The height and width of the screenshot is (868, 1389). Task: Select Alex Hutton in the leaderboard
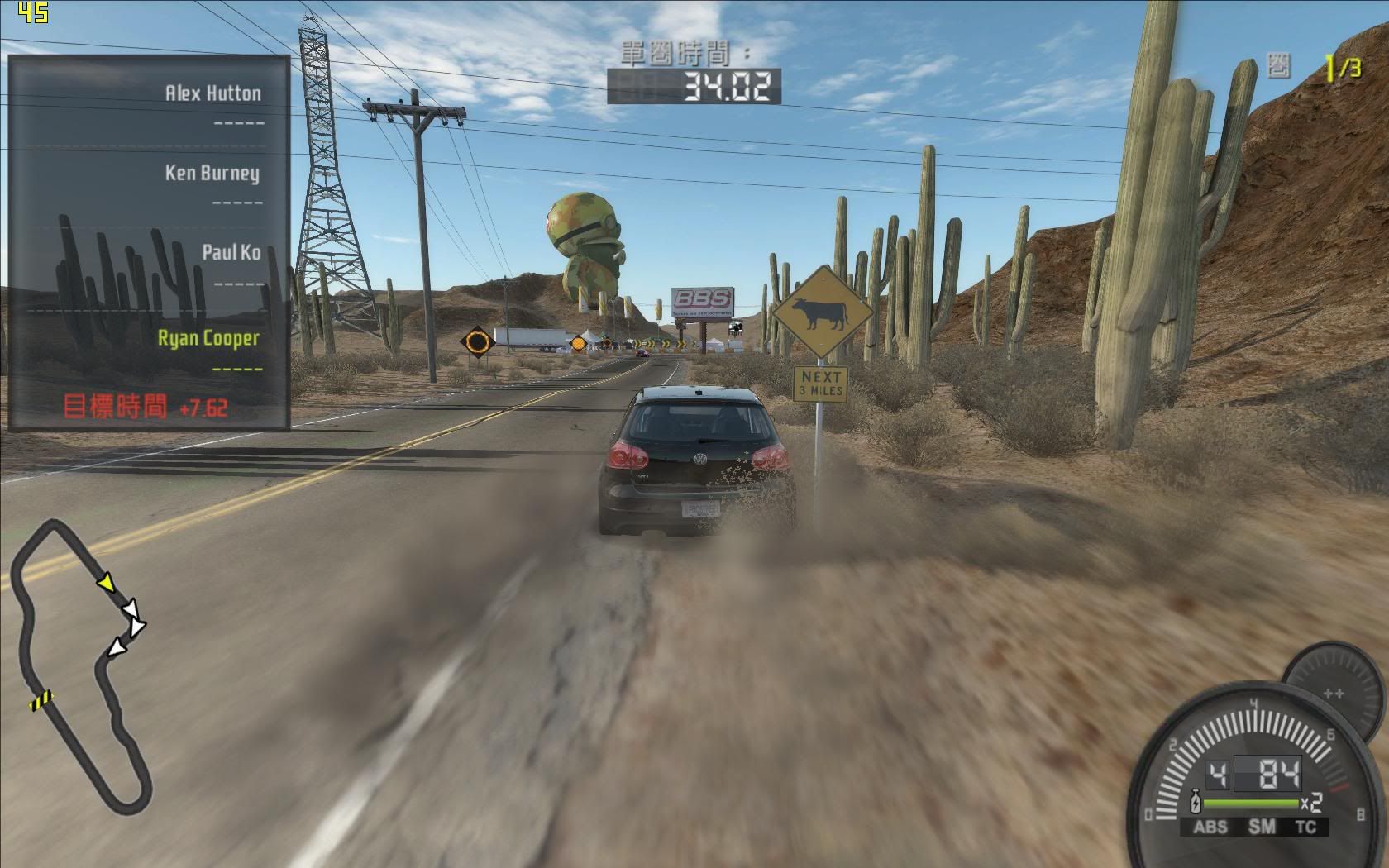click(213, 93)
